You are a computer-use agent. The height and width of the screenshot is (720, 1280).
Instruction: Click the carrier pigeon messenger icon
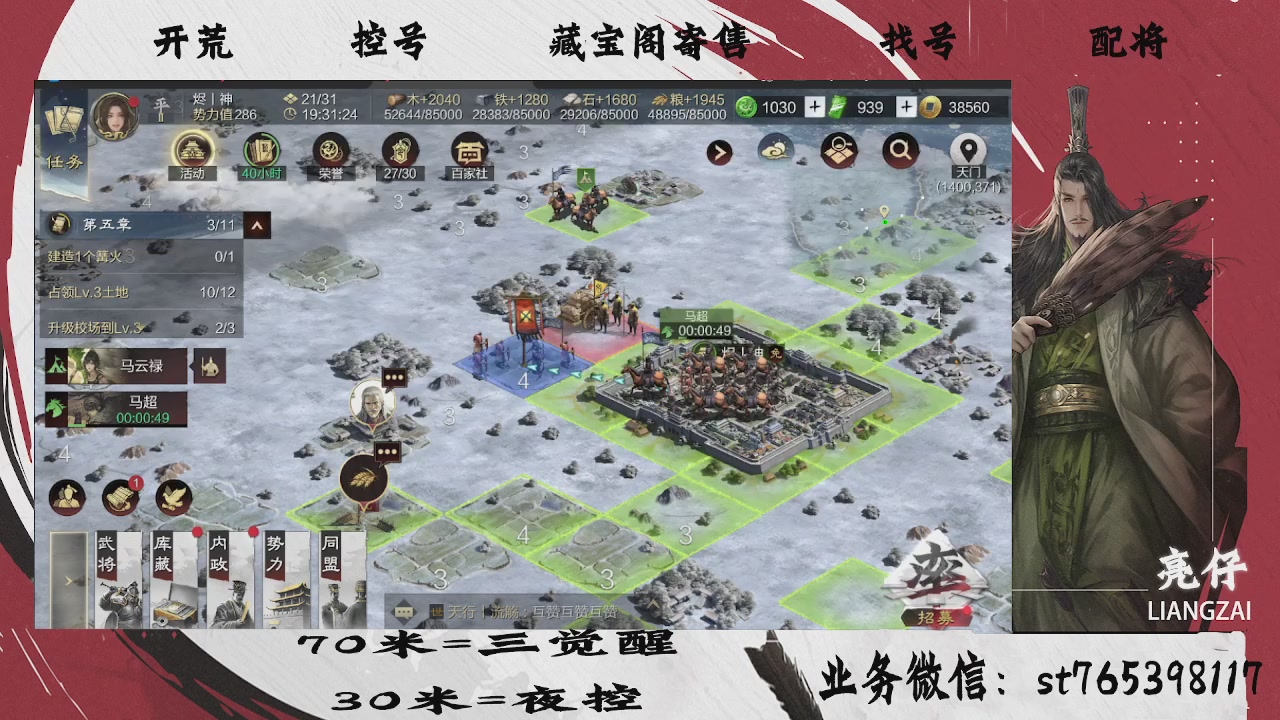(172, 496)
